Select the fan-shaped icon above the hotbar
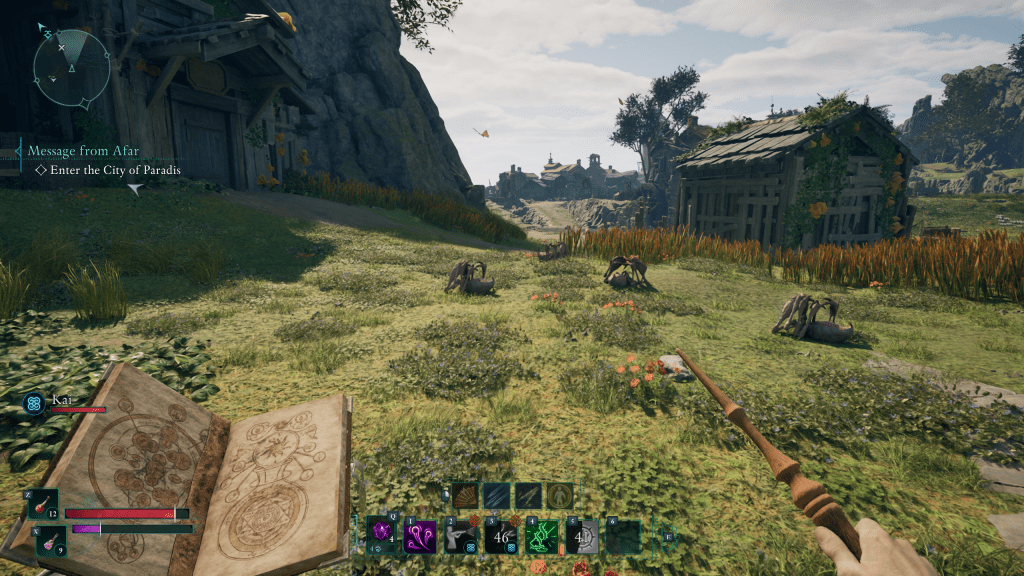 click(467, 495)
